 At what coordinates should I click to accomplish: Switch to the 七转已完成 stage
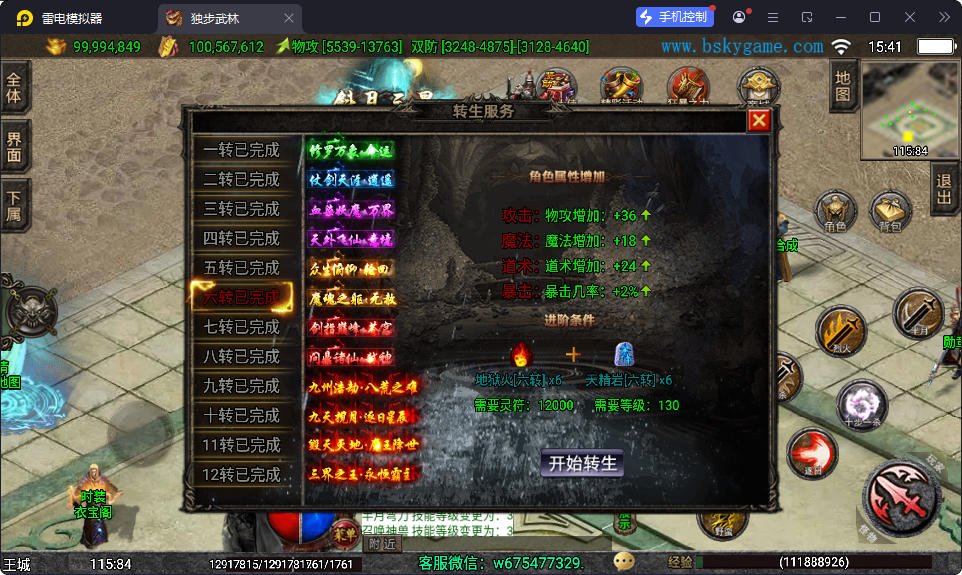(x=242, y=327)
